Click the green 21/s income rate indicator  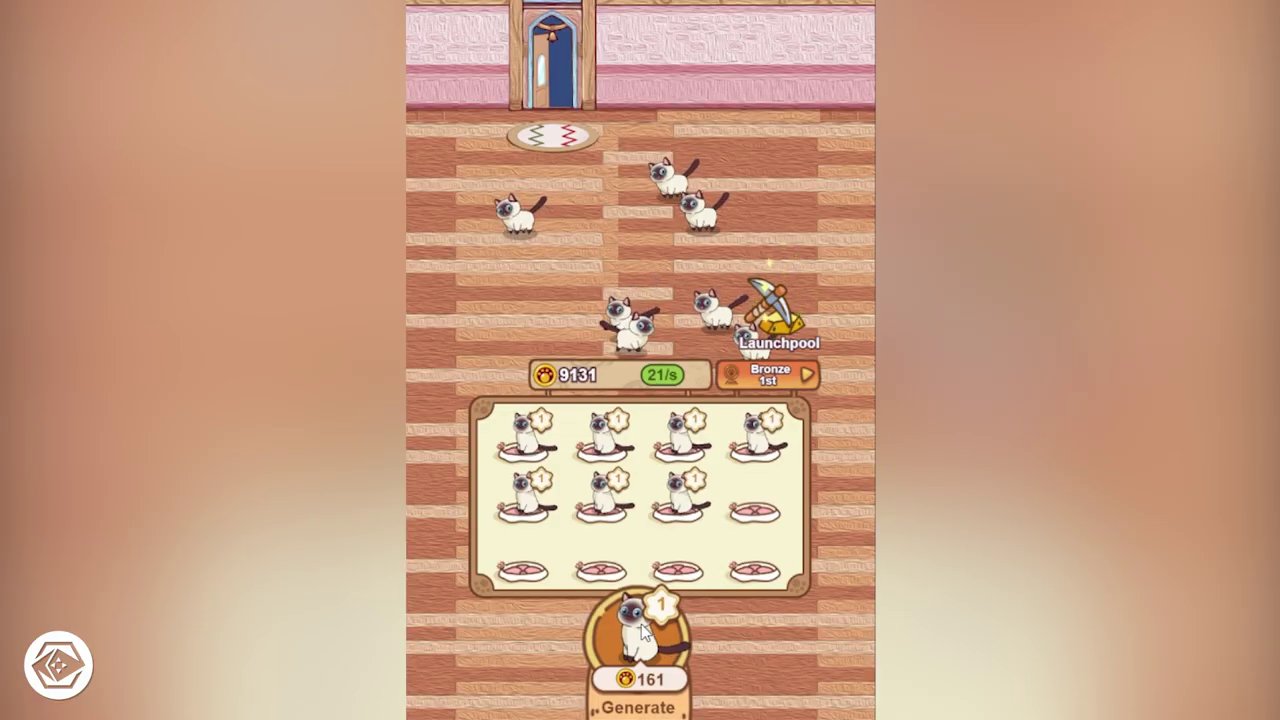(x=662, y=375)
